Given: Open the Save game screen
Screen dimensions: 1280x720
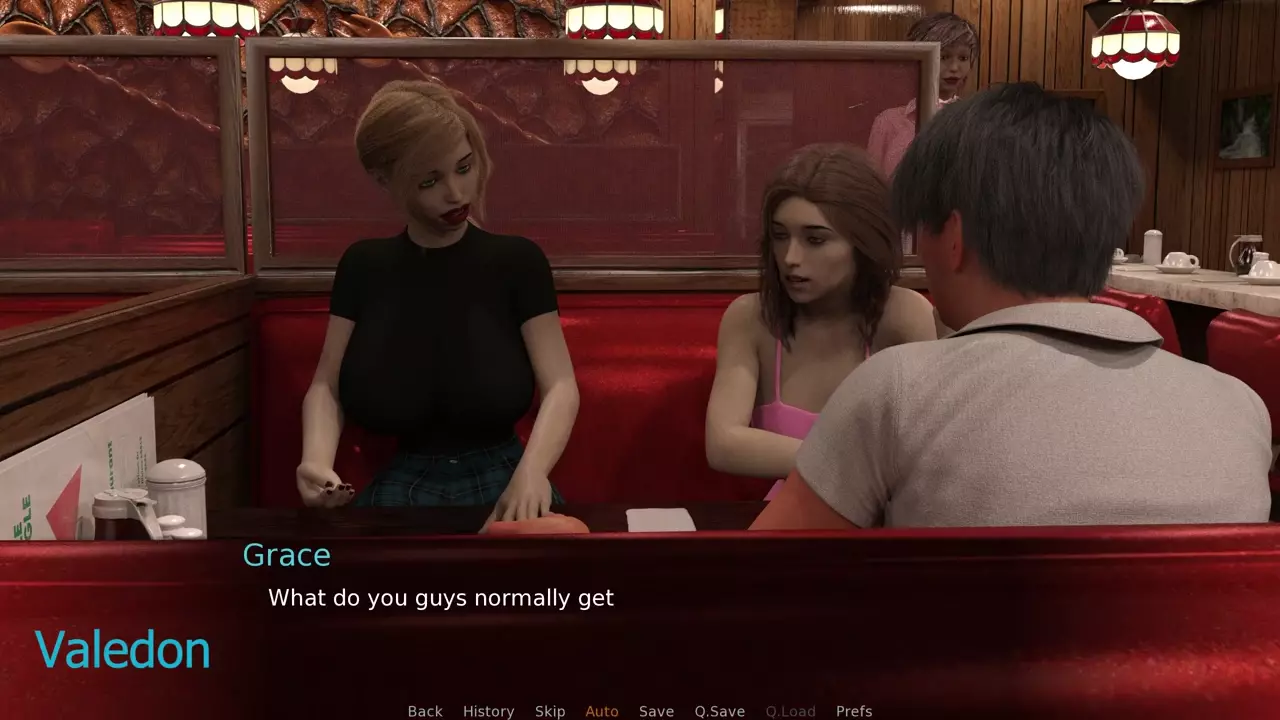Looking at the screenshot, I should (656, 711).
